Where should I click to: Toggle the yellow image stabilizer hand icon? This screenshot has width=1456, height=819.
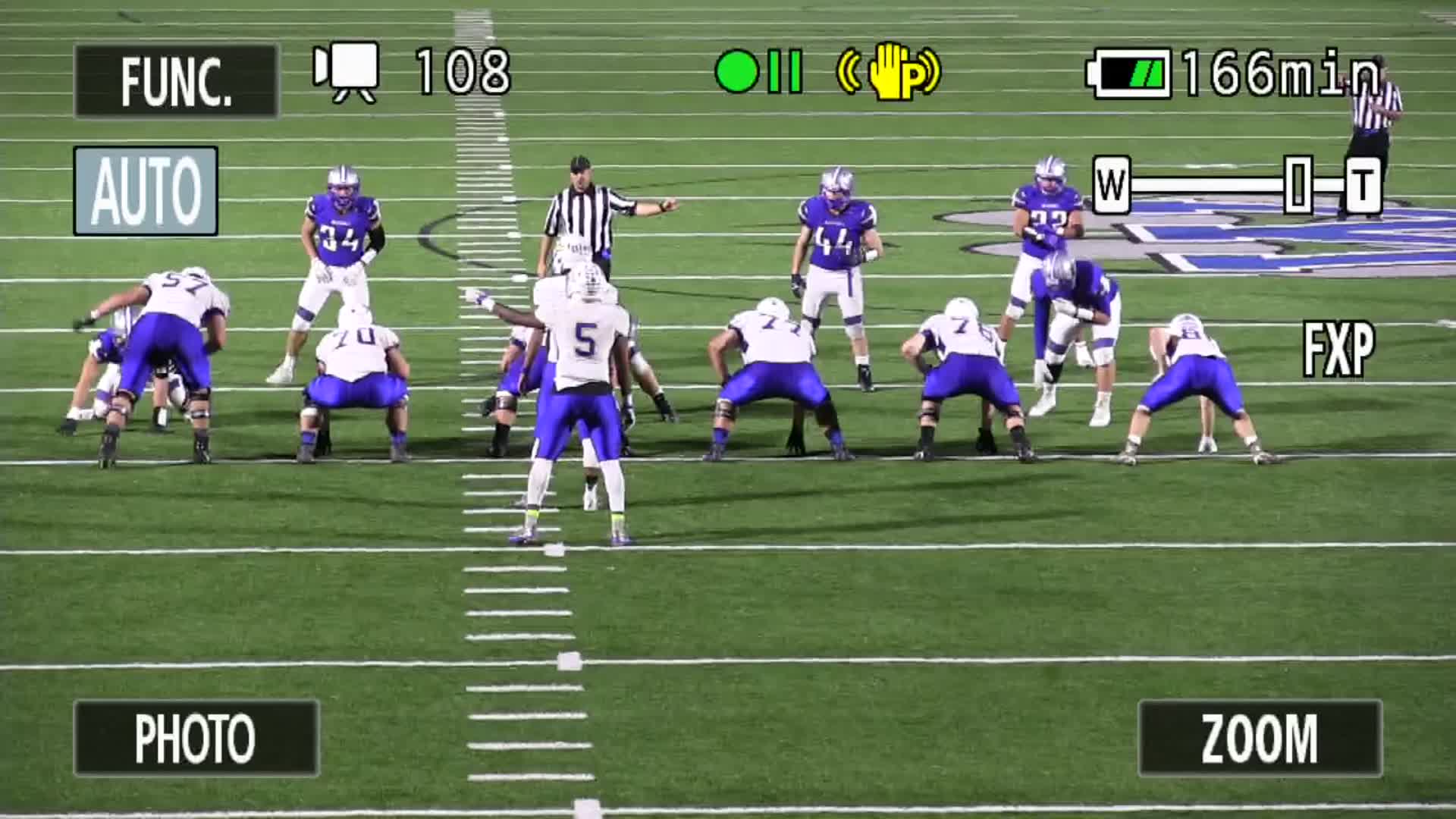pos(889,72)
